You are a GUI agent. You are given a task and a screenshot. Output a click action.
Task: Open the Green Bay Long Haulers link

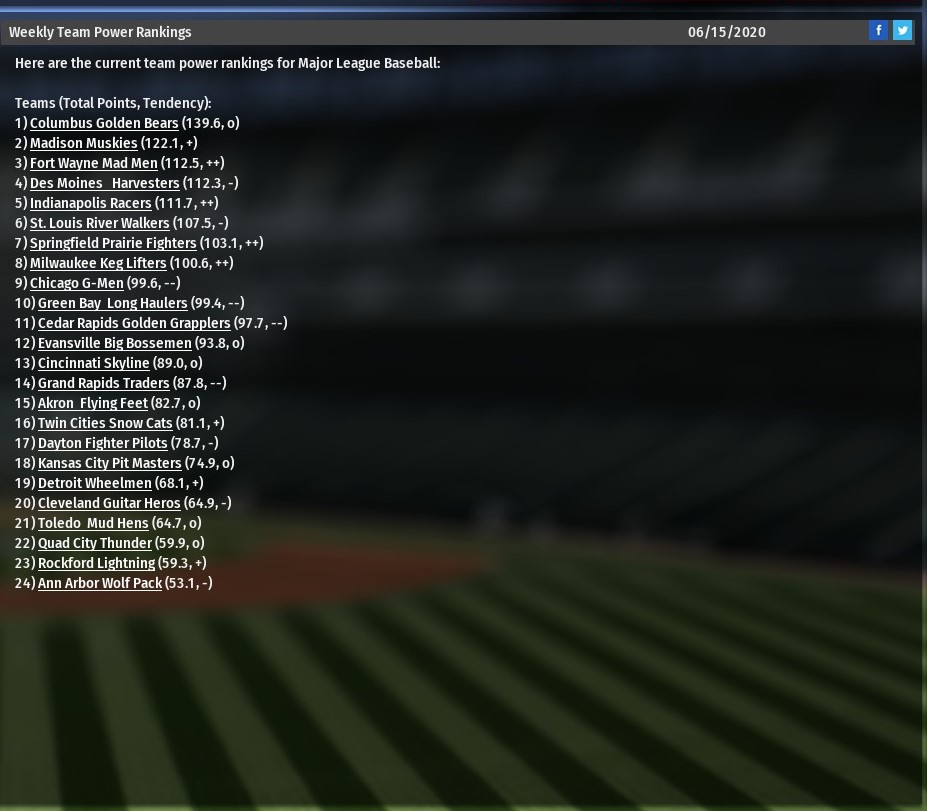point(112,303)
